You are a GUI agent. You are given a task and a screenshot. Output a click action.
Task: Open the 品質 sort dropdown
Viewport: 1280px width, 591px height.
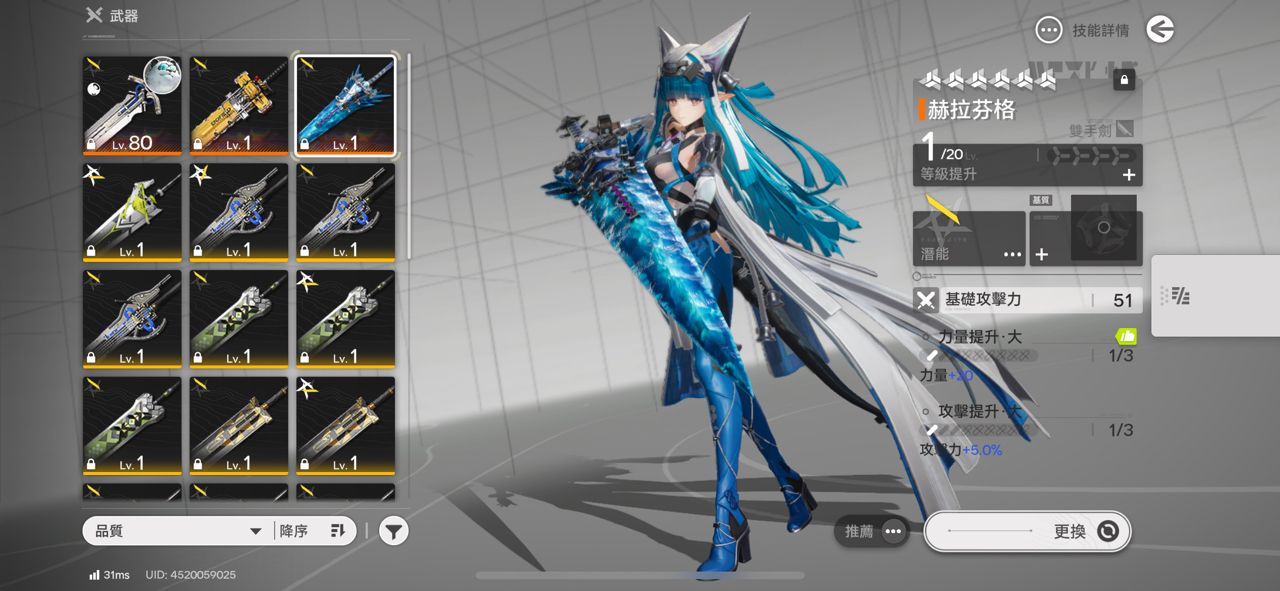[178, 532]
